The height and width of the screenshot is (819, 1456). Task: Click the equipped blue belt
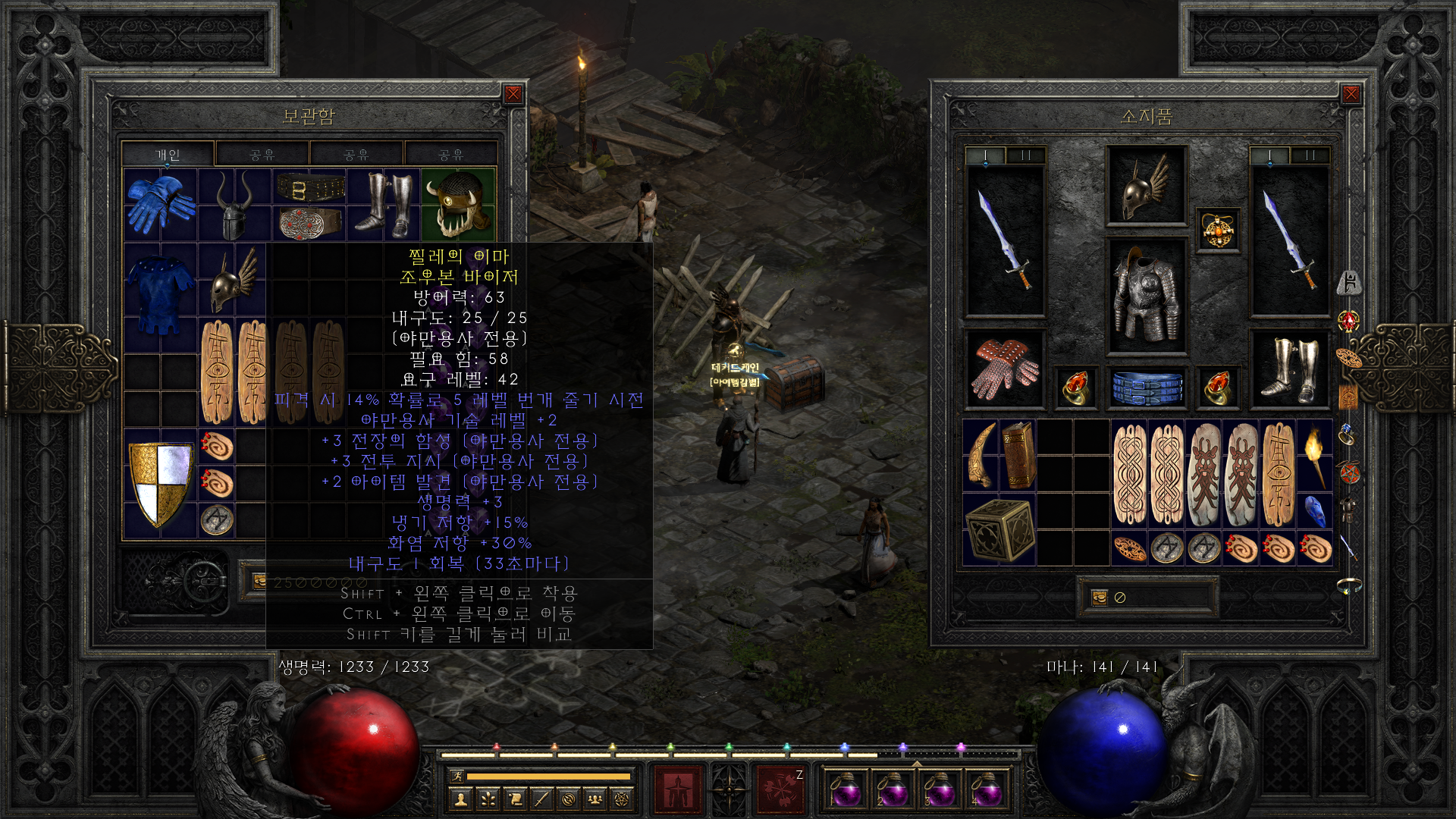point(1146,387)
